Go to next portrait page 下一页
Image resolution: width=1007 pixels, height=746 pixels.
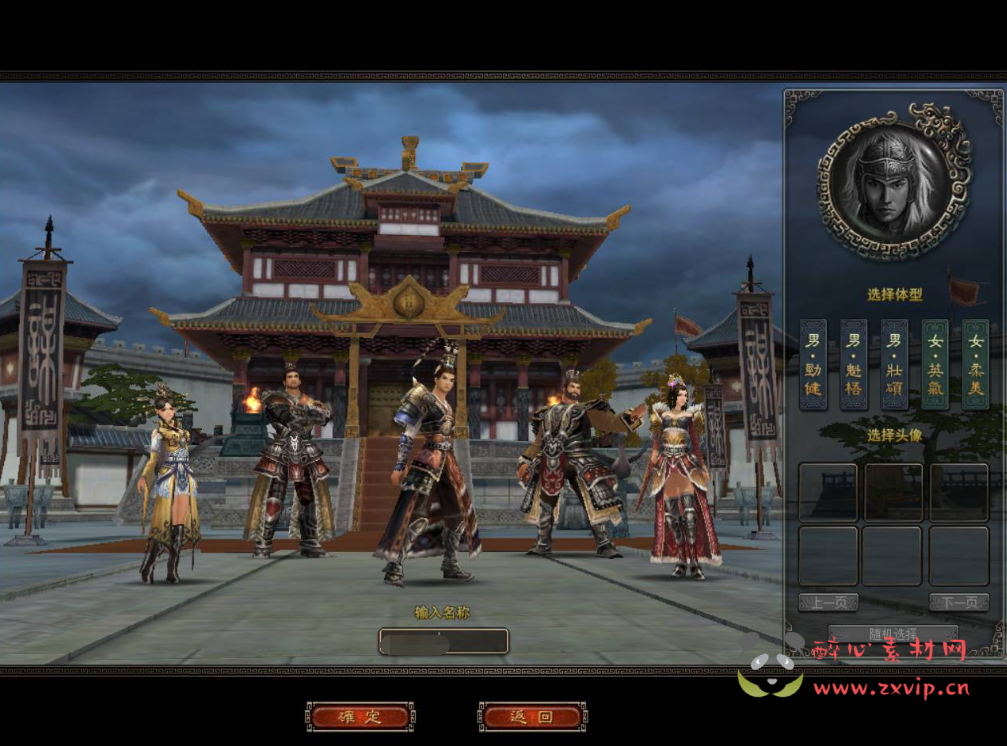point(958,603)
